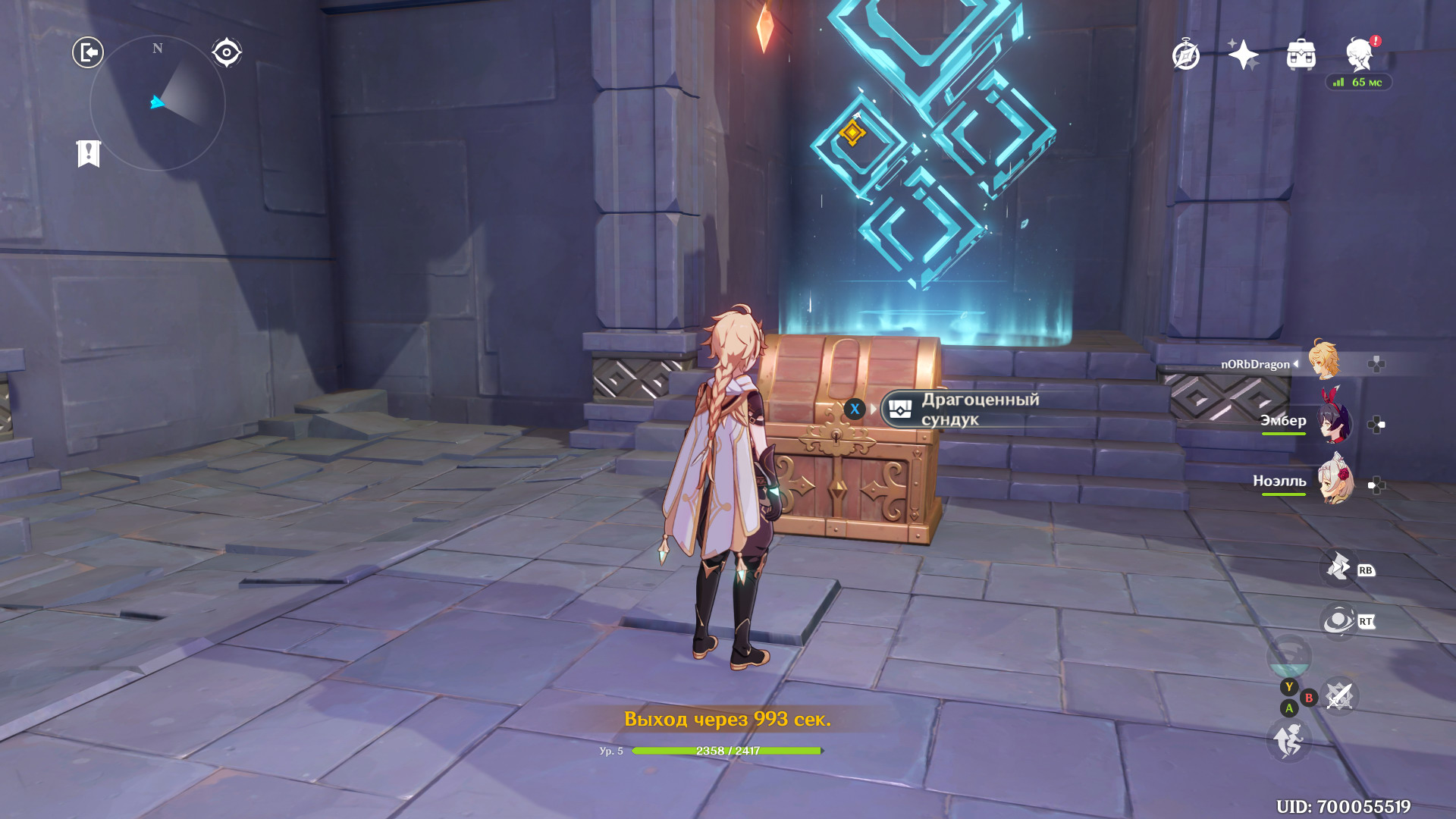
Task: Click the sprint running figure icon
Action: tap(1289, 740)
